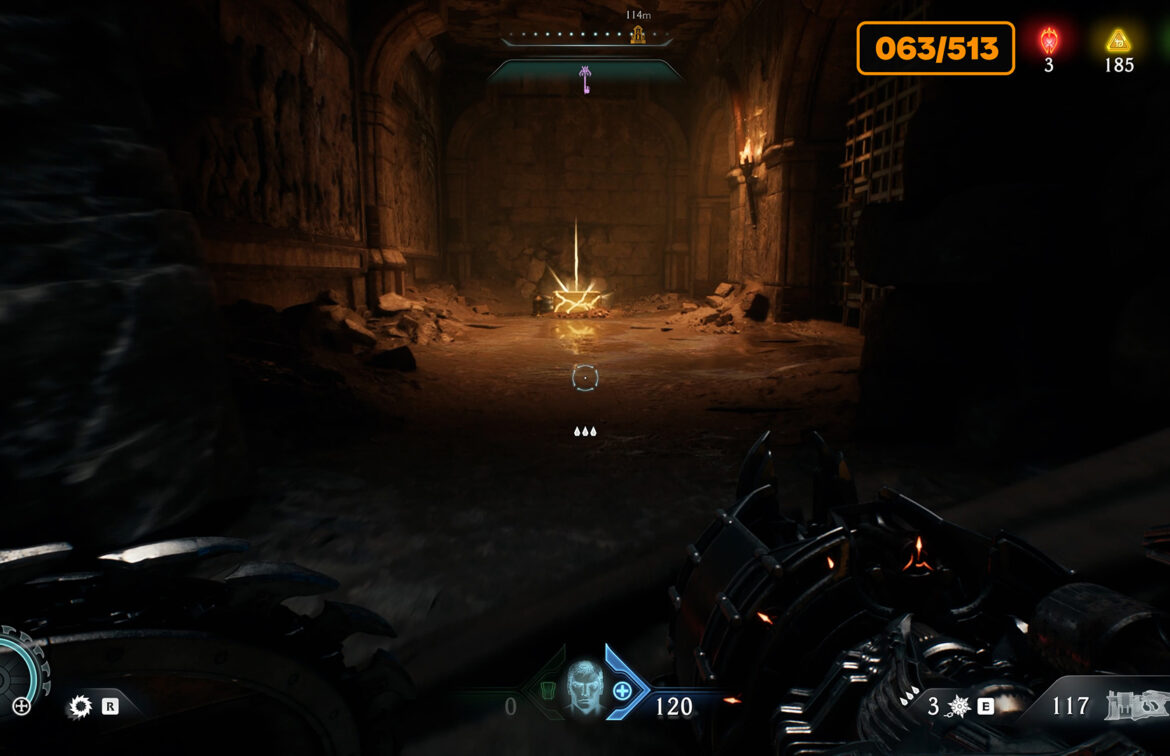
Task: Click the shield saw gear icon
Action: pos(79,706)
